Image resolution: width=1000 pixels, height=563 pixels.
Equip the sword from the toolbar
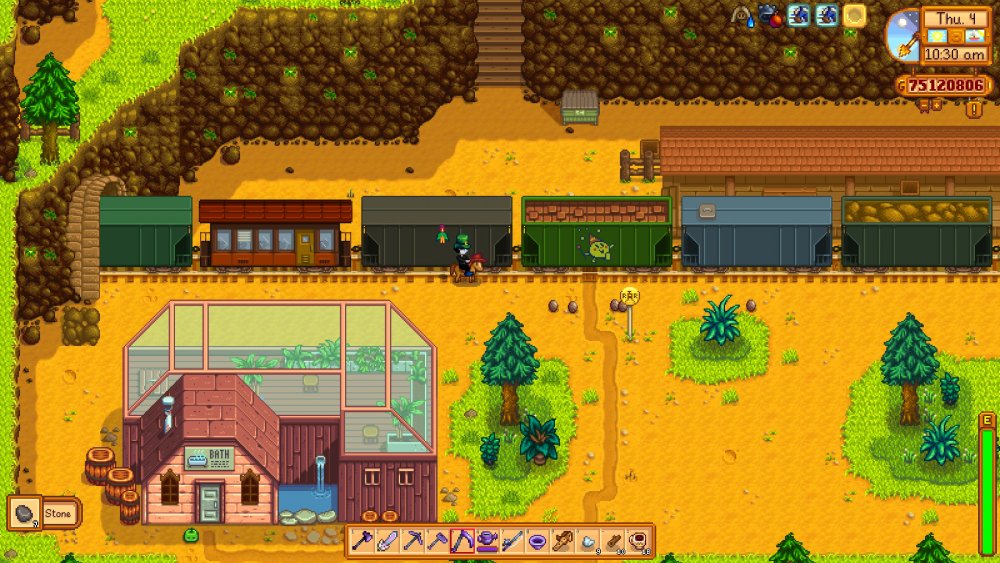387,541
